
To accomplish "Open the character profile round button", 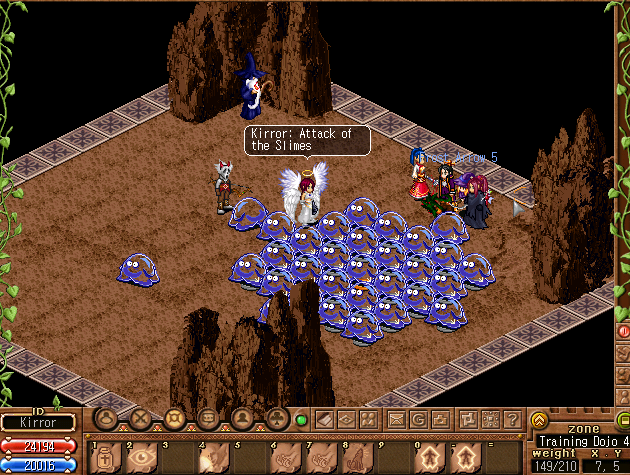I will click(x=106, y=418).
